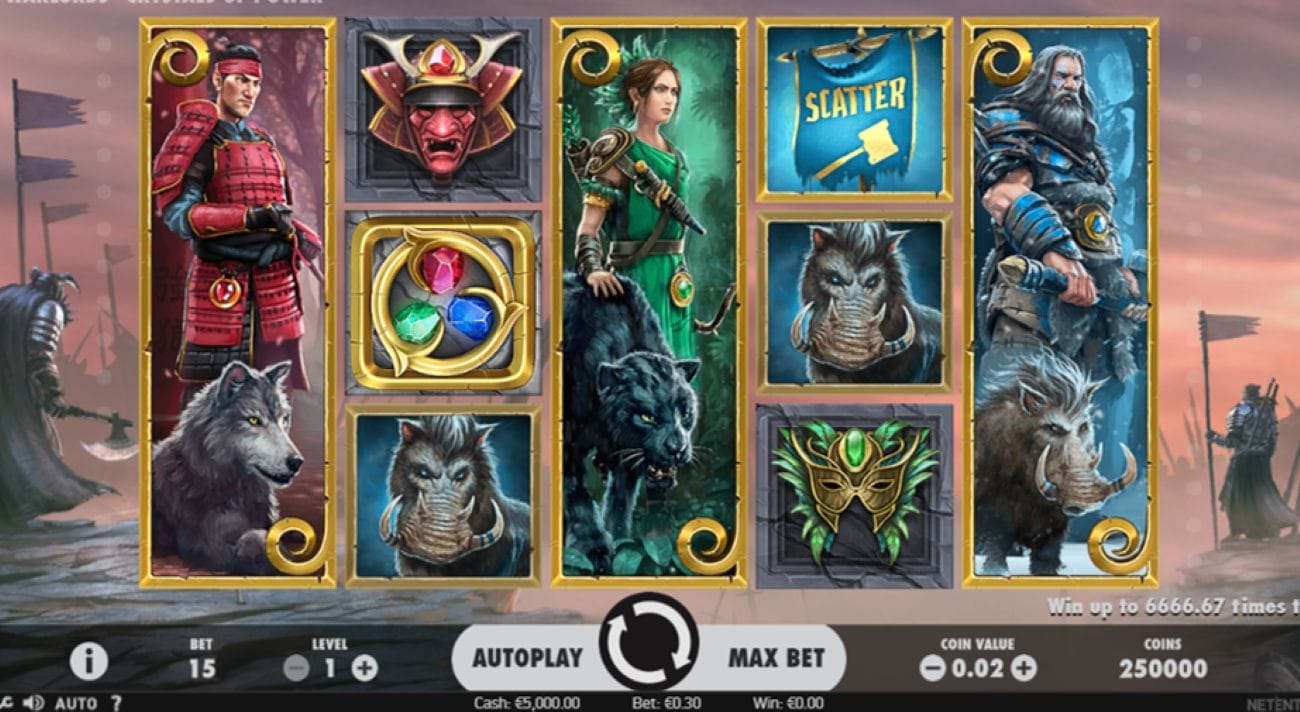Open the paytable info button

point(89,660)
